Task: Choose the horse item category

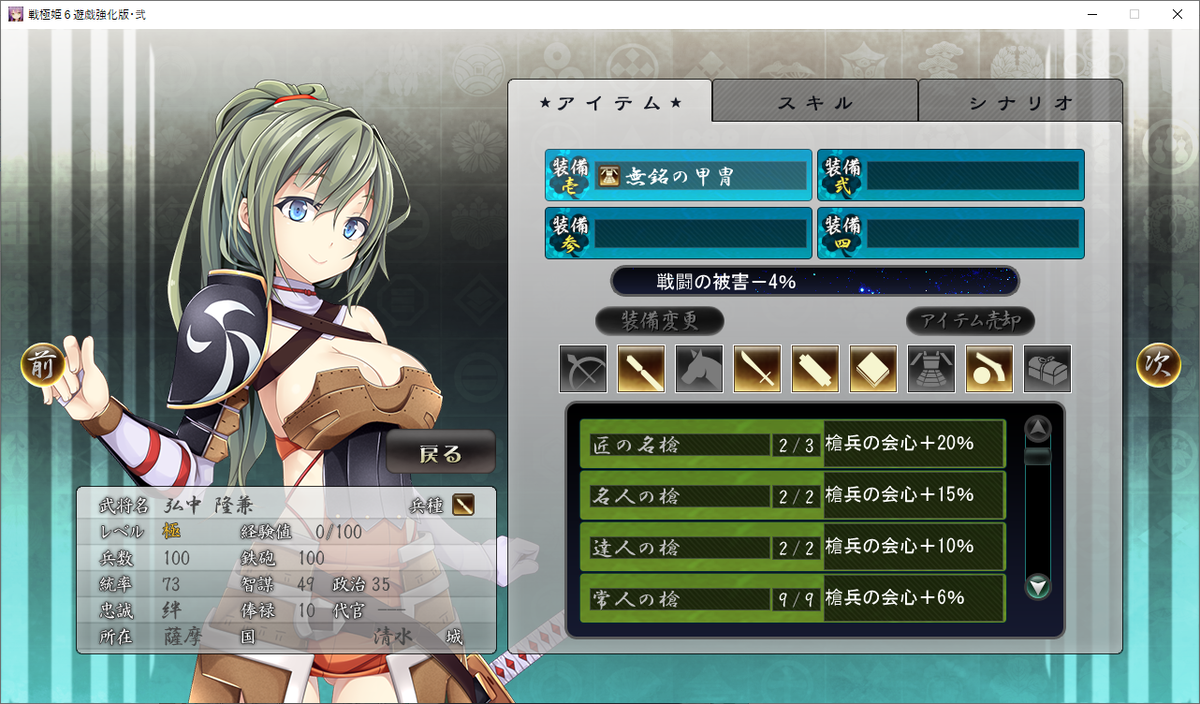Action: [700, 369]
